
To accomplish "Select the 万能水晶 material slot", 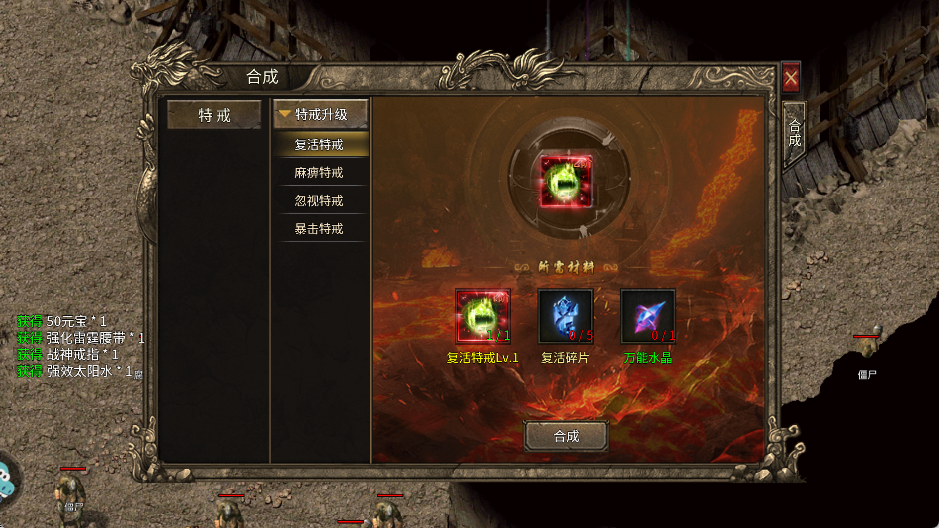I will 648,317.
